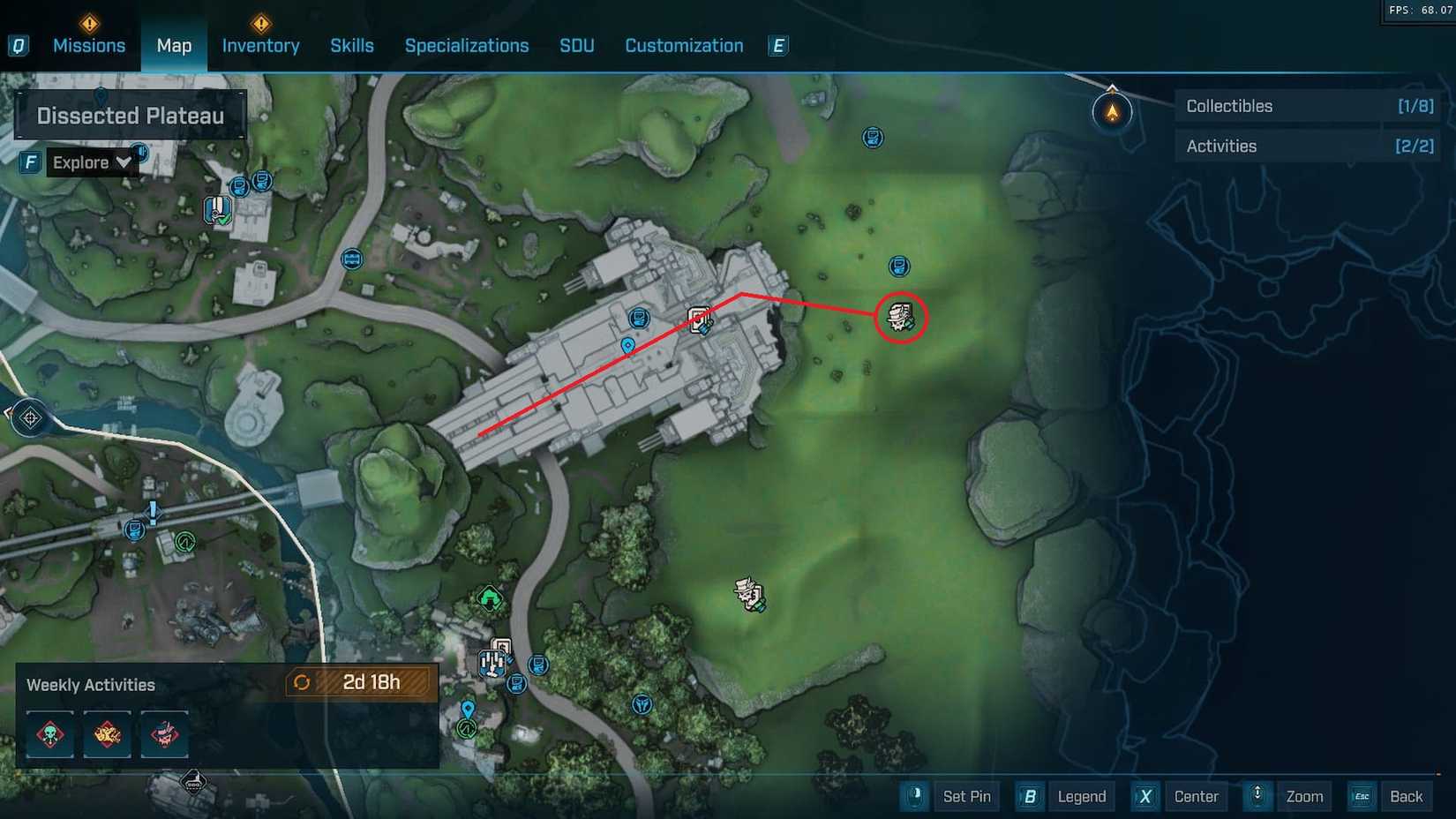Select the compass rose at top right
Viewport: 1456px width, 819px height.
click(1113, 110)
